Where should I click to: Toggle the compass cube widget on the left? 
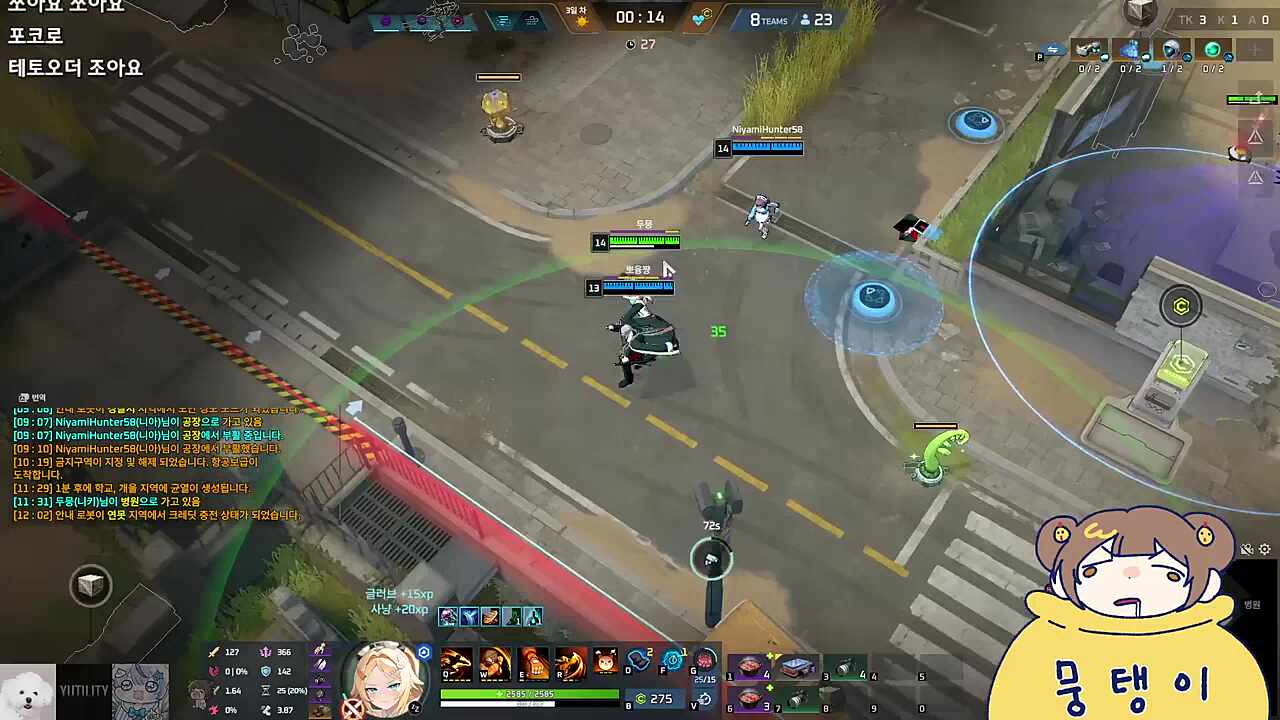pos(90,586)
